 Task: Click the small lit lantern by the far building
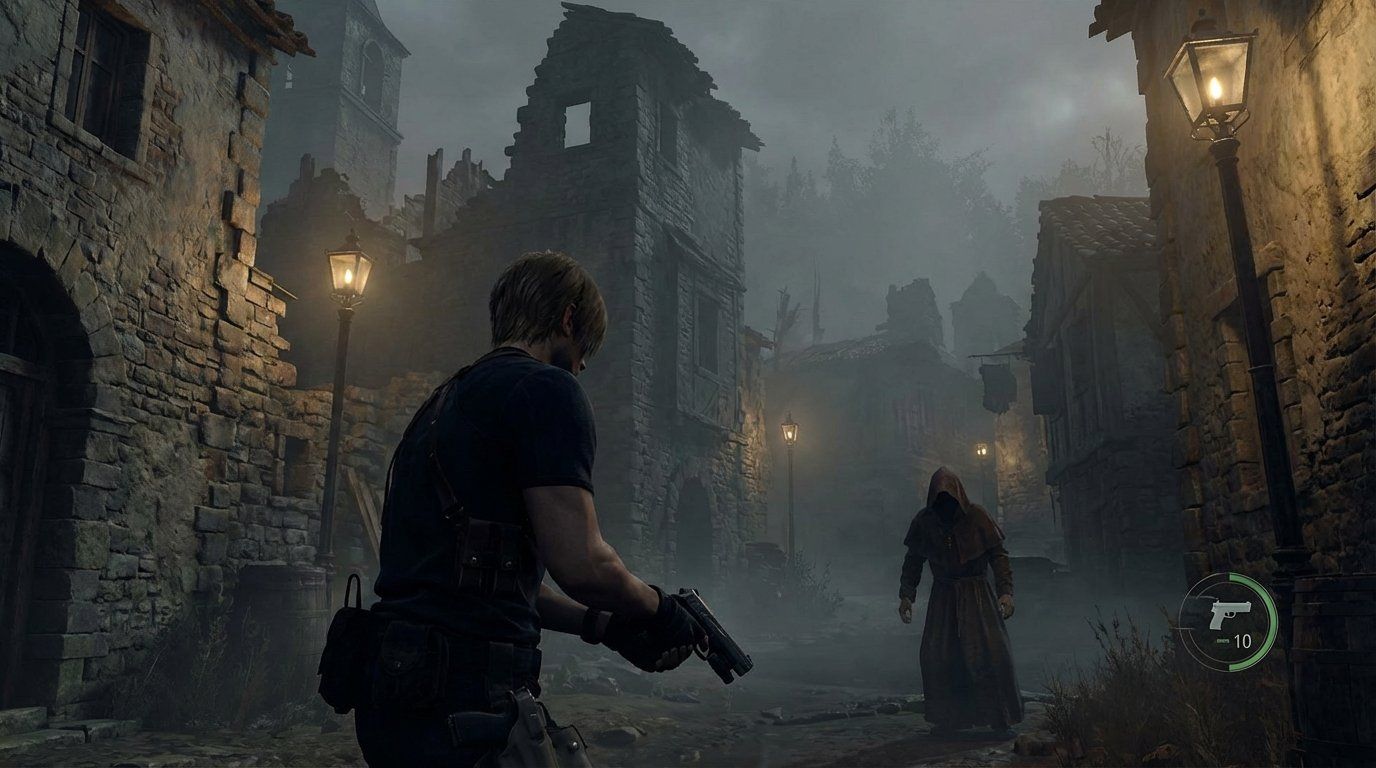click(x=980, y=450)
